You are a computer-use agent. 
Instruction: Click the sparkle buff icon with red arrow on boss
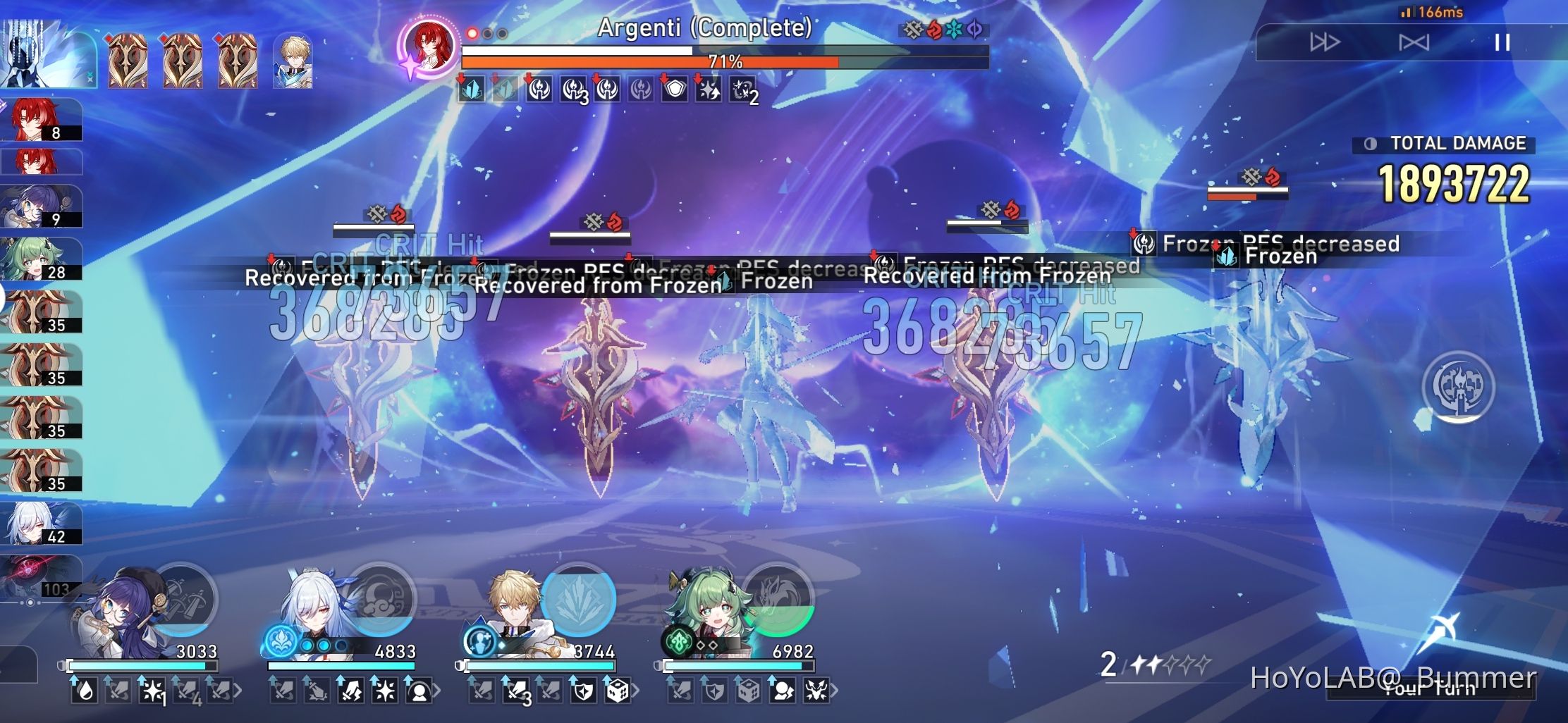709,90
